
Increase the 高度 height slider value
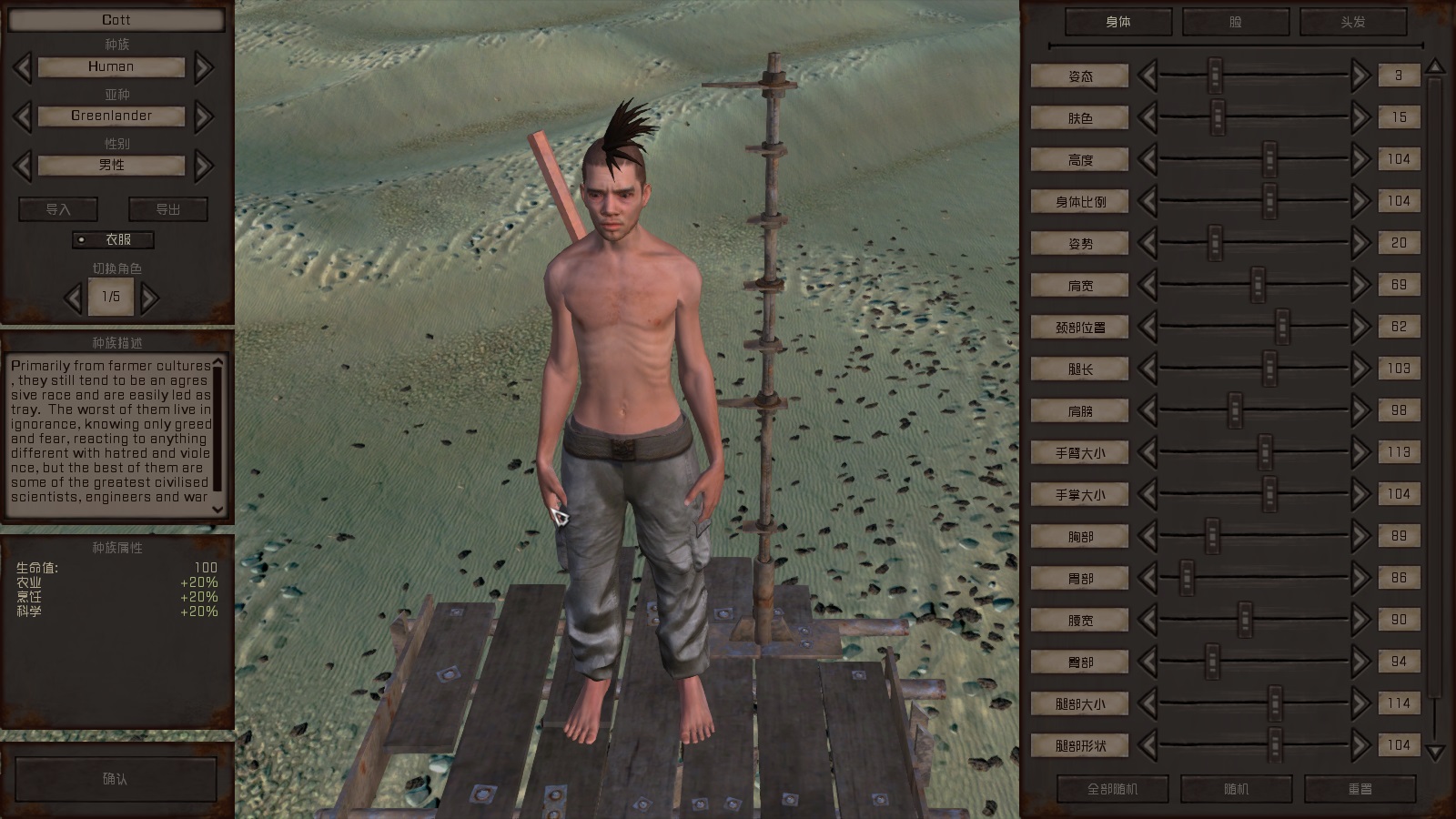1360,160
